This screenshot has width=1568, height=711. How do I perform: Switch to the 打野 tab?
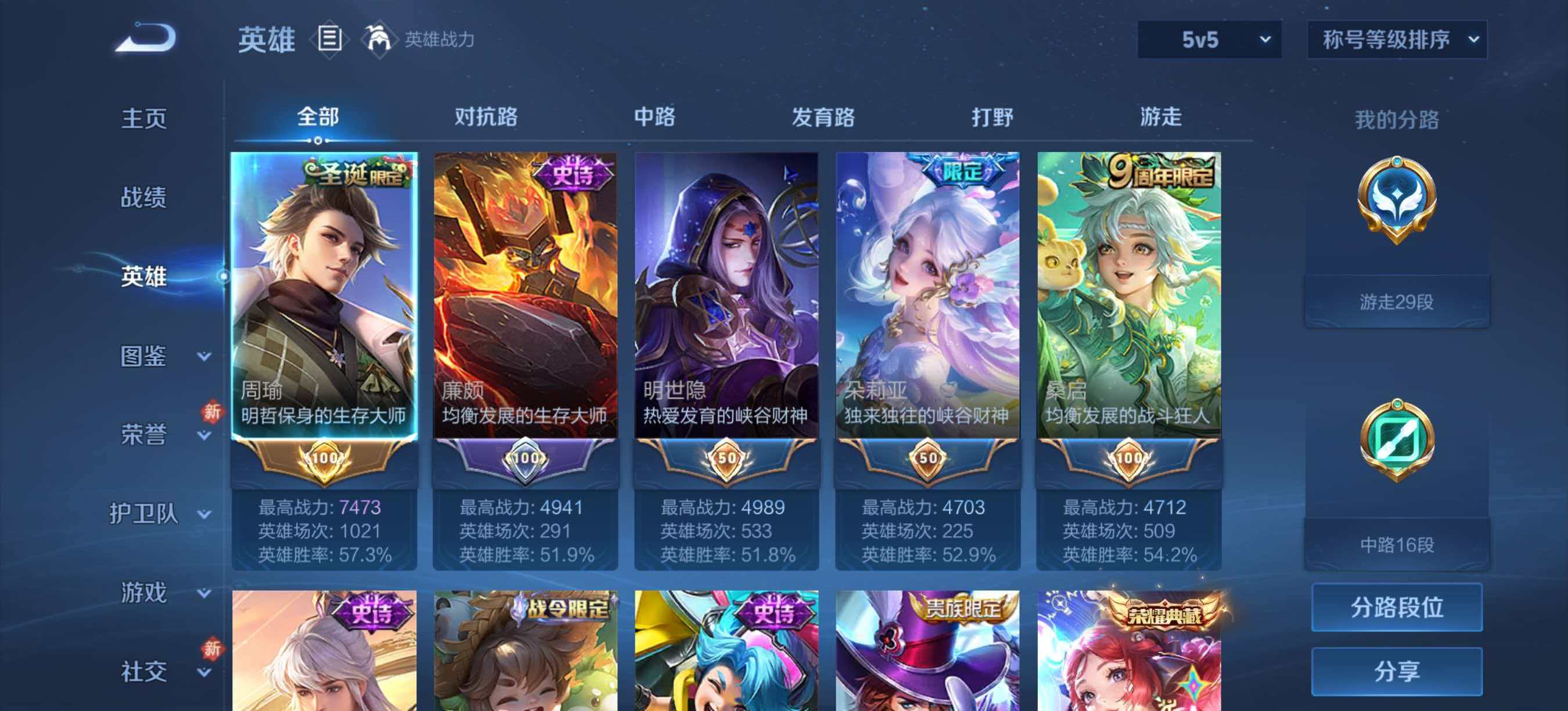click(990, 118)
